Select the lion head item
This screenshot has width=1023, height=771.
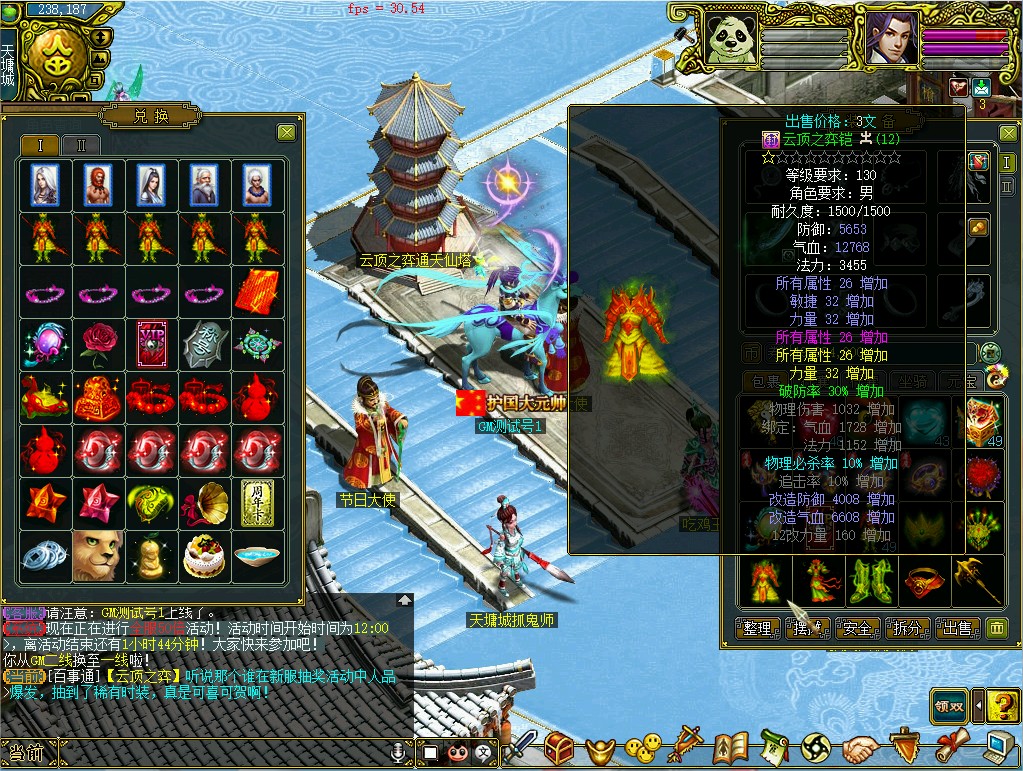[98, 556]
